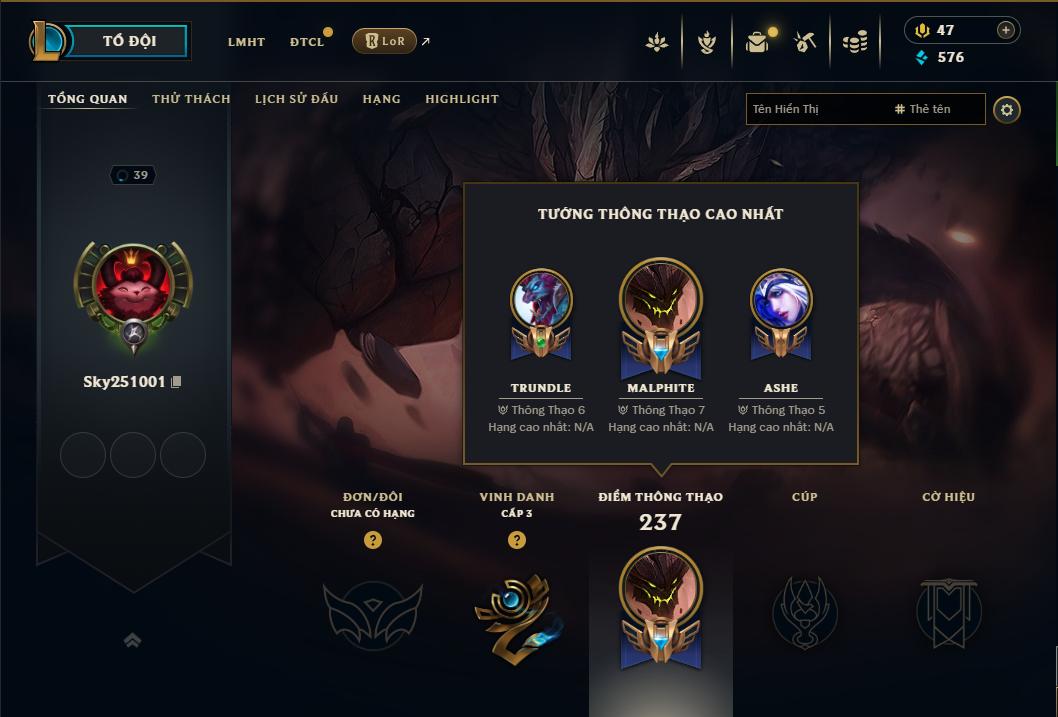This screenshot has width=1058, height=717.
Task: Open profile settings gear icon
Action: 1007,109
